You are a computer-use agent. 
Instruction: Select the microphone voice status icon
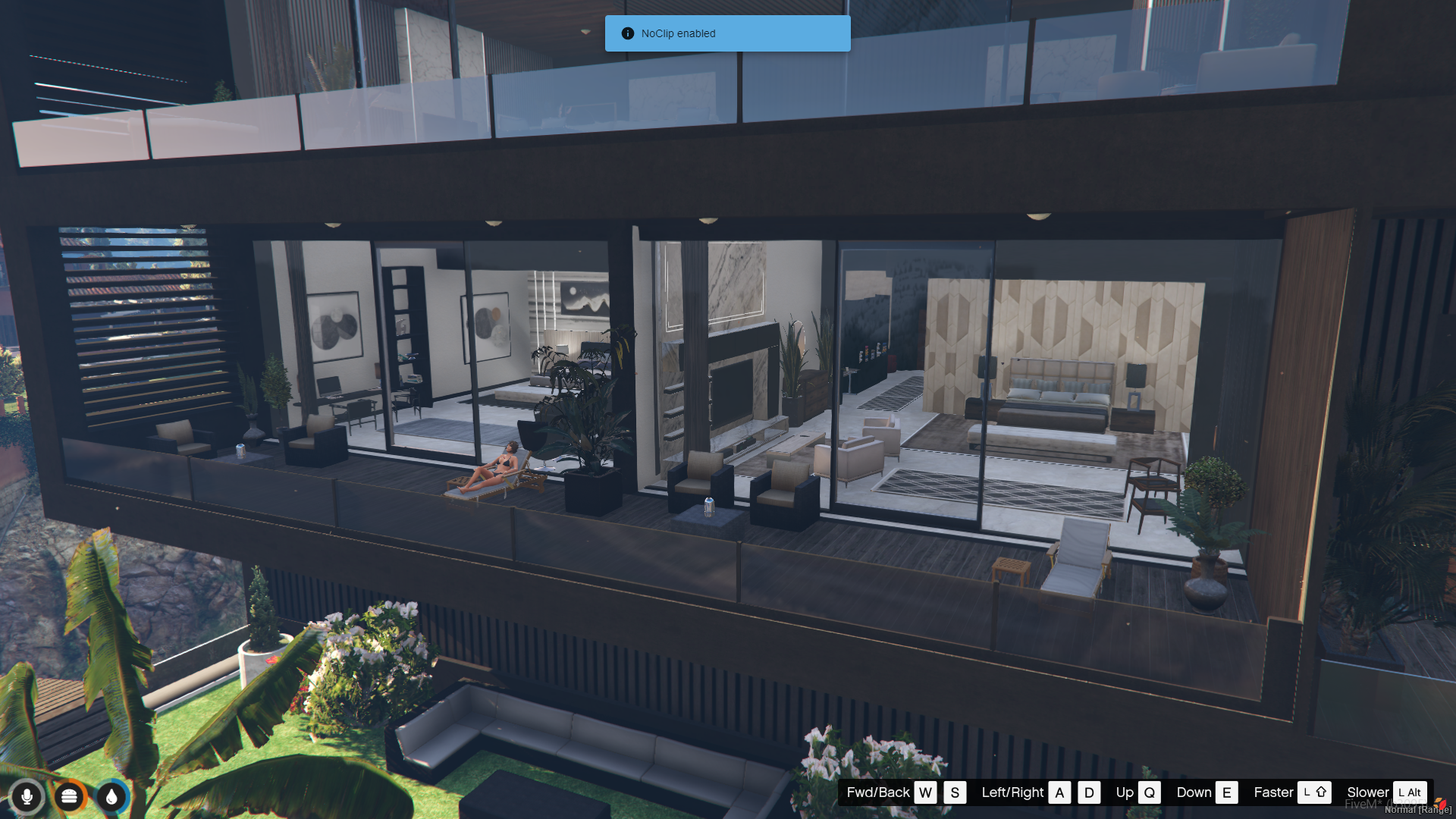pos(27,796)
